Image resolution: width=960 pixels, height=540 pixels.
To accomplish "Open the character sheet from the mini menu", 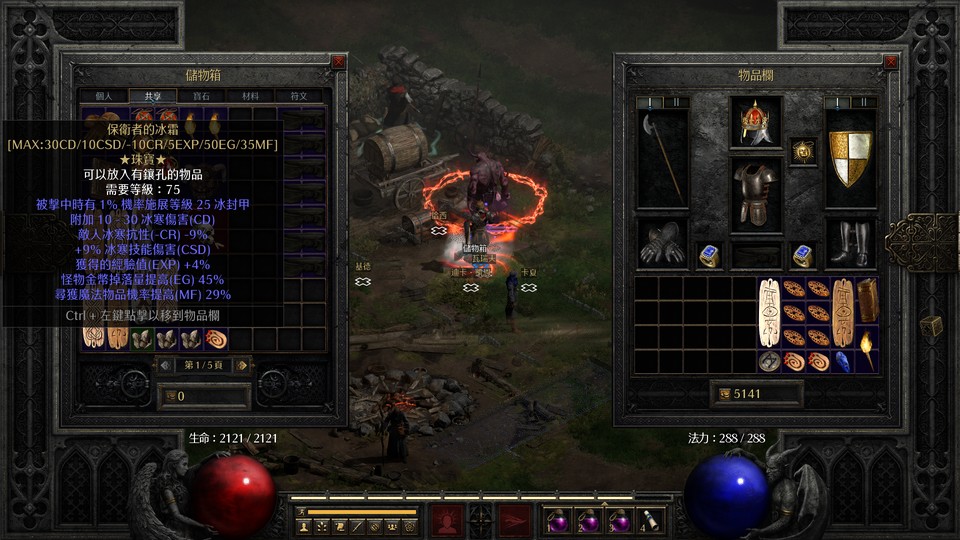I will 302,525.
